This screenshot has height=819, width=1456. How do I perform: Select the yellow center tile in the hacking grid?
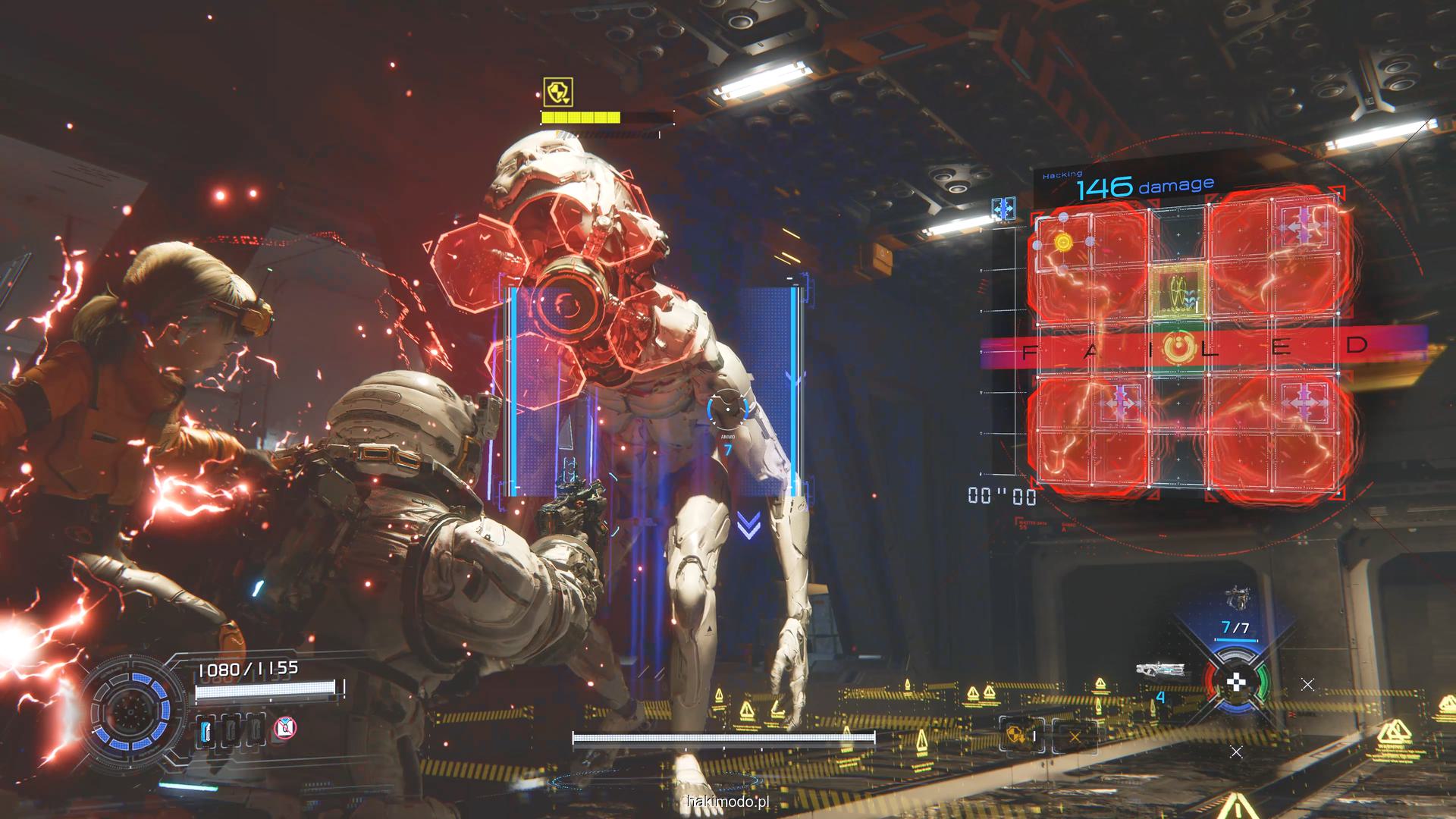click(1179, 291)
